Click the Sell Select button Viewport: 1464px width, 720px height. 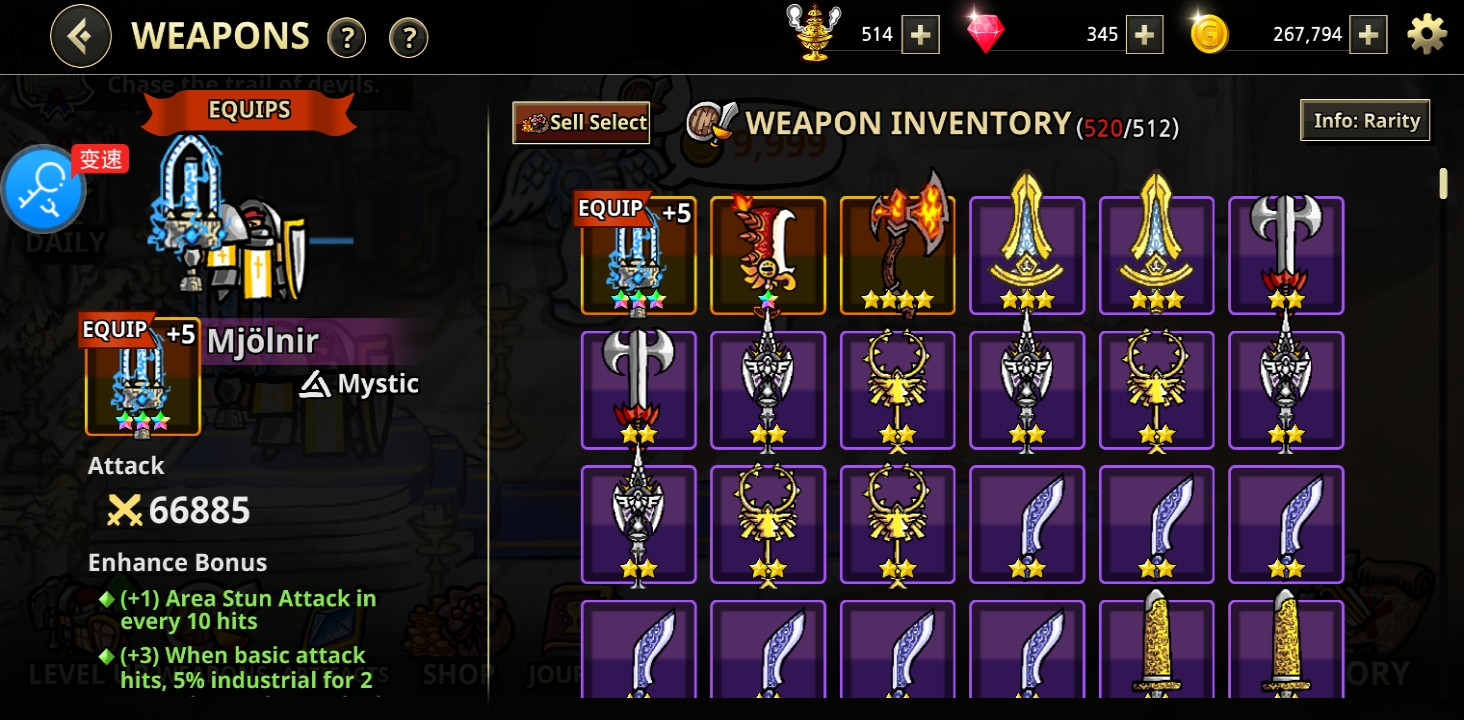581,123
